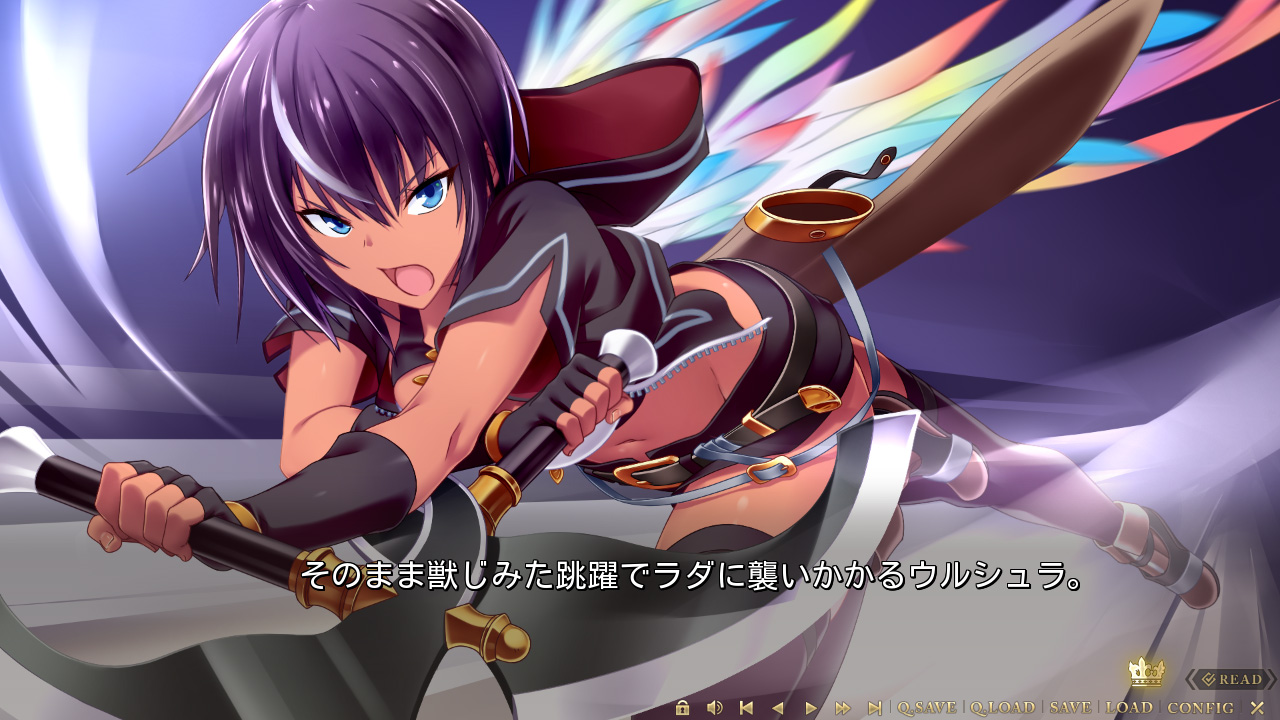Activate fast-forward skip mode

point(843,708)
